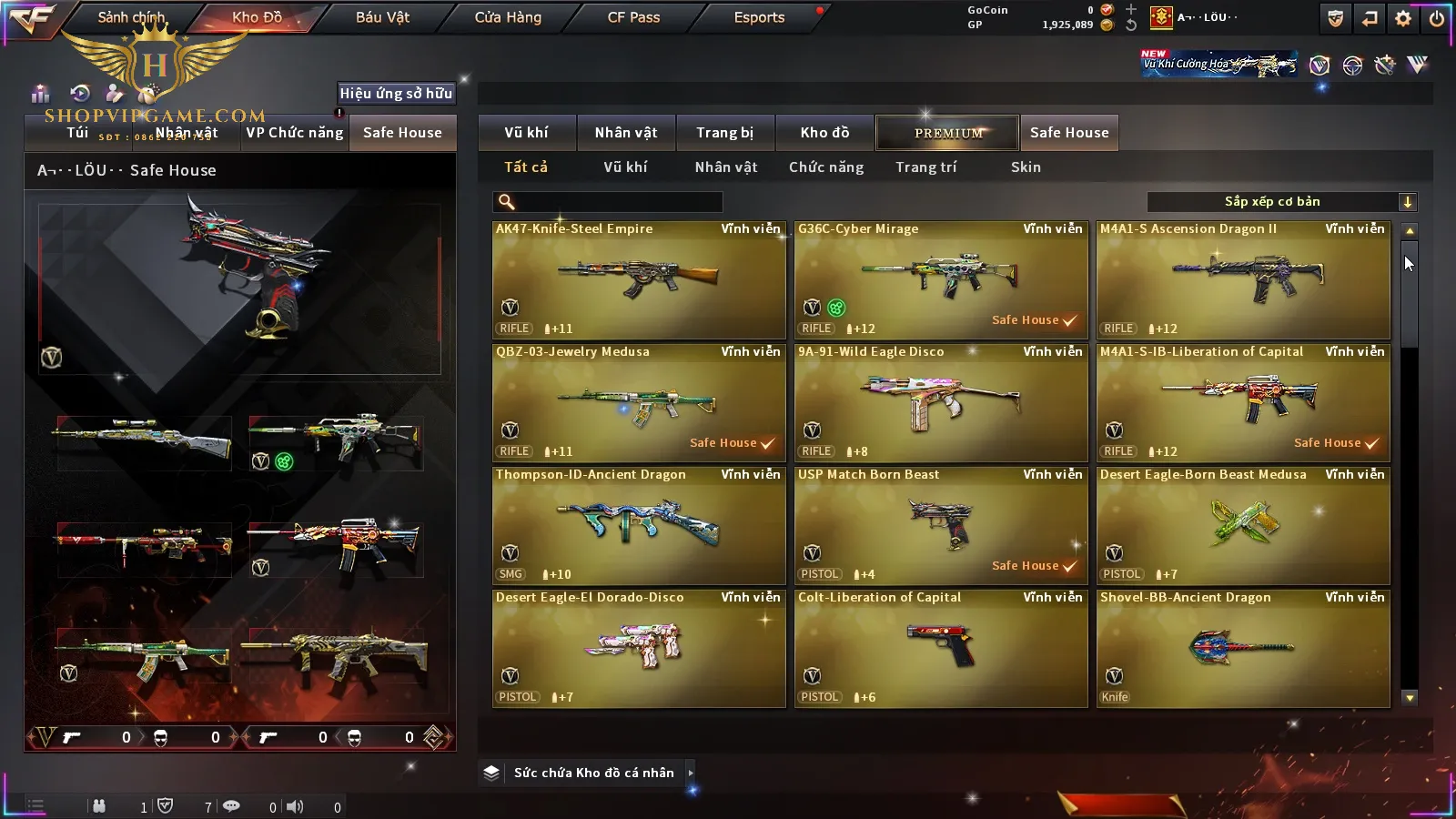Open the Báu Vật menu
This screenshot has height=819, width=1456.
[382, 17]
